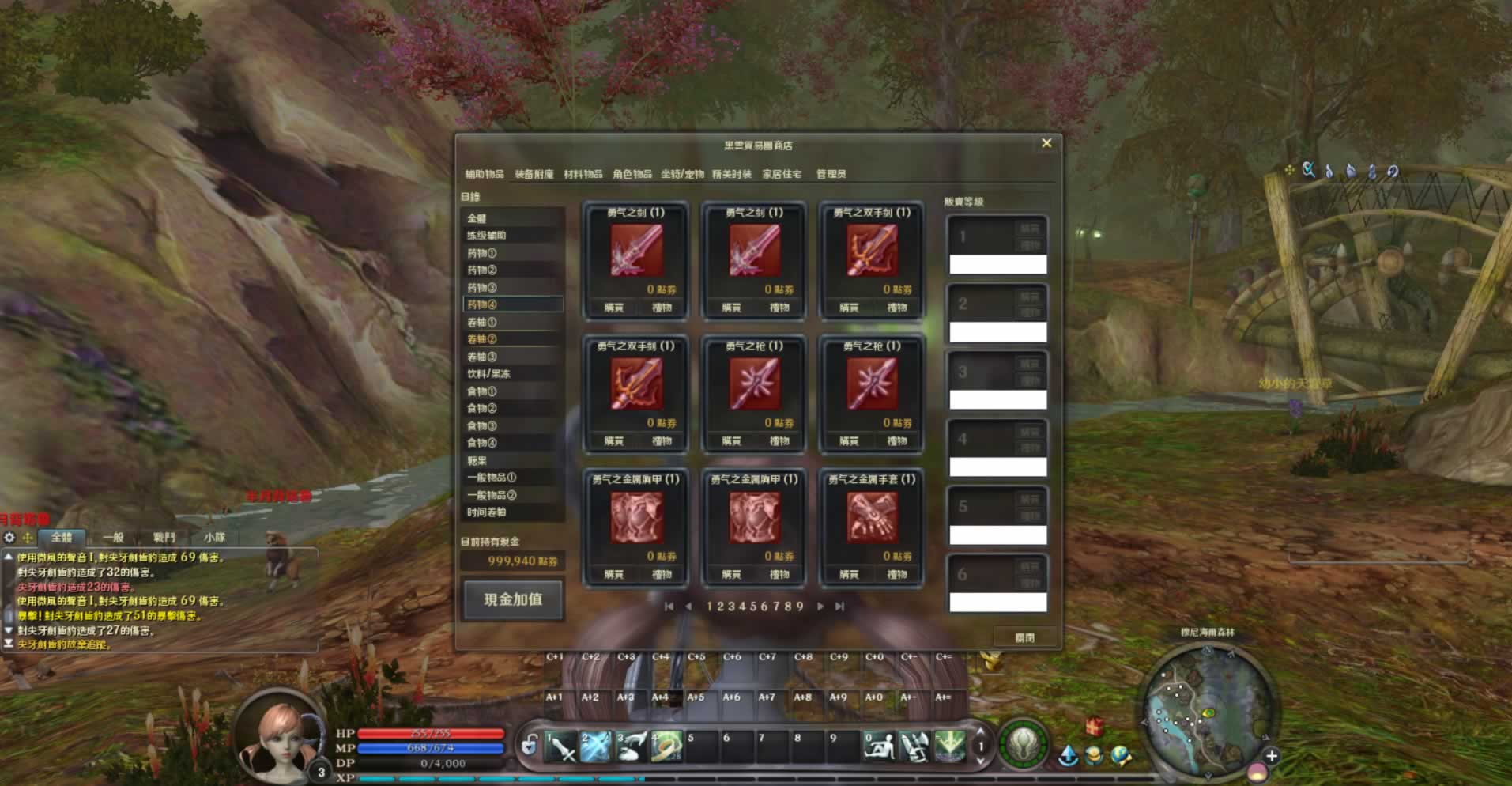Image resolution: width=1512 pixels, height=786 pixels.
Task: Open the 坐骑/宠物 shop tab
Action: [x=682, y=174]
